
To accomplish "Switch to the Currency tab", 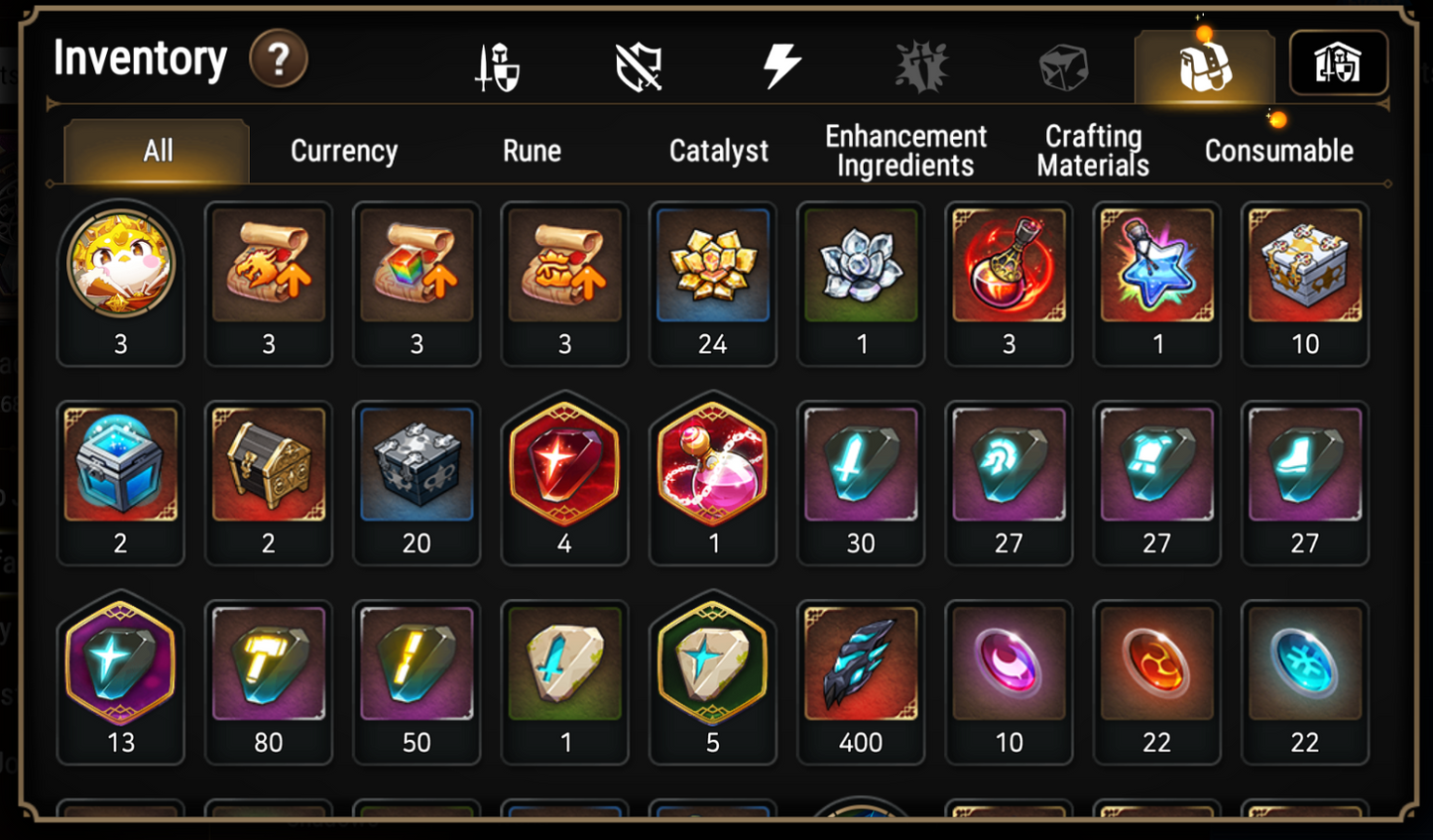I will [x=343, y=151].
